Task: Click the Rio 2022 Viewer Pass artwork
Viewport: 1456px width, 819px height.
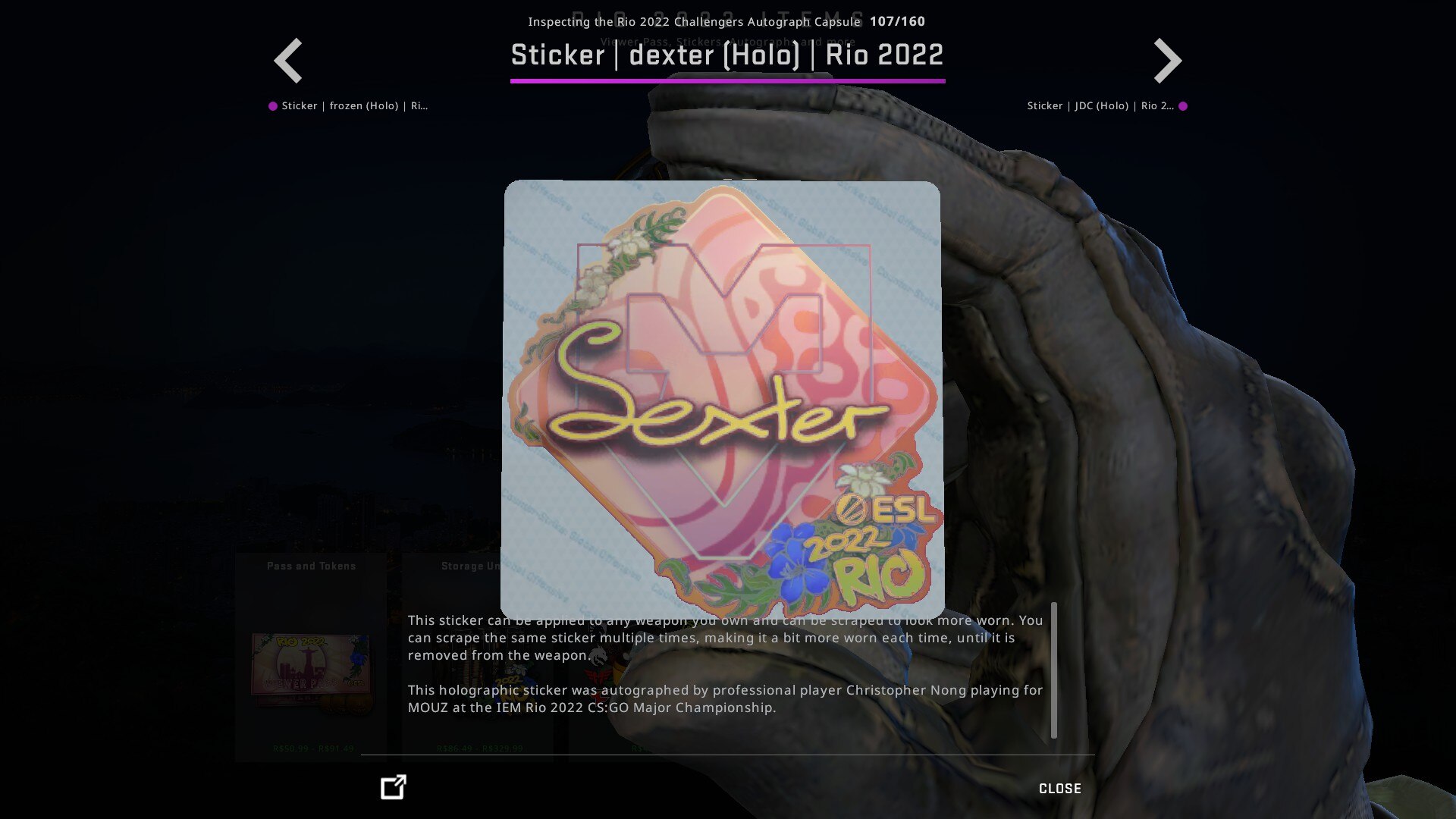Action: (x=309, y=666)
